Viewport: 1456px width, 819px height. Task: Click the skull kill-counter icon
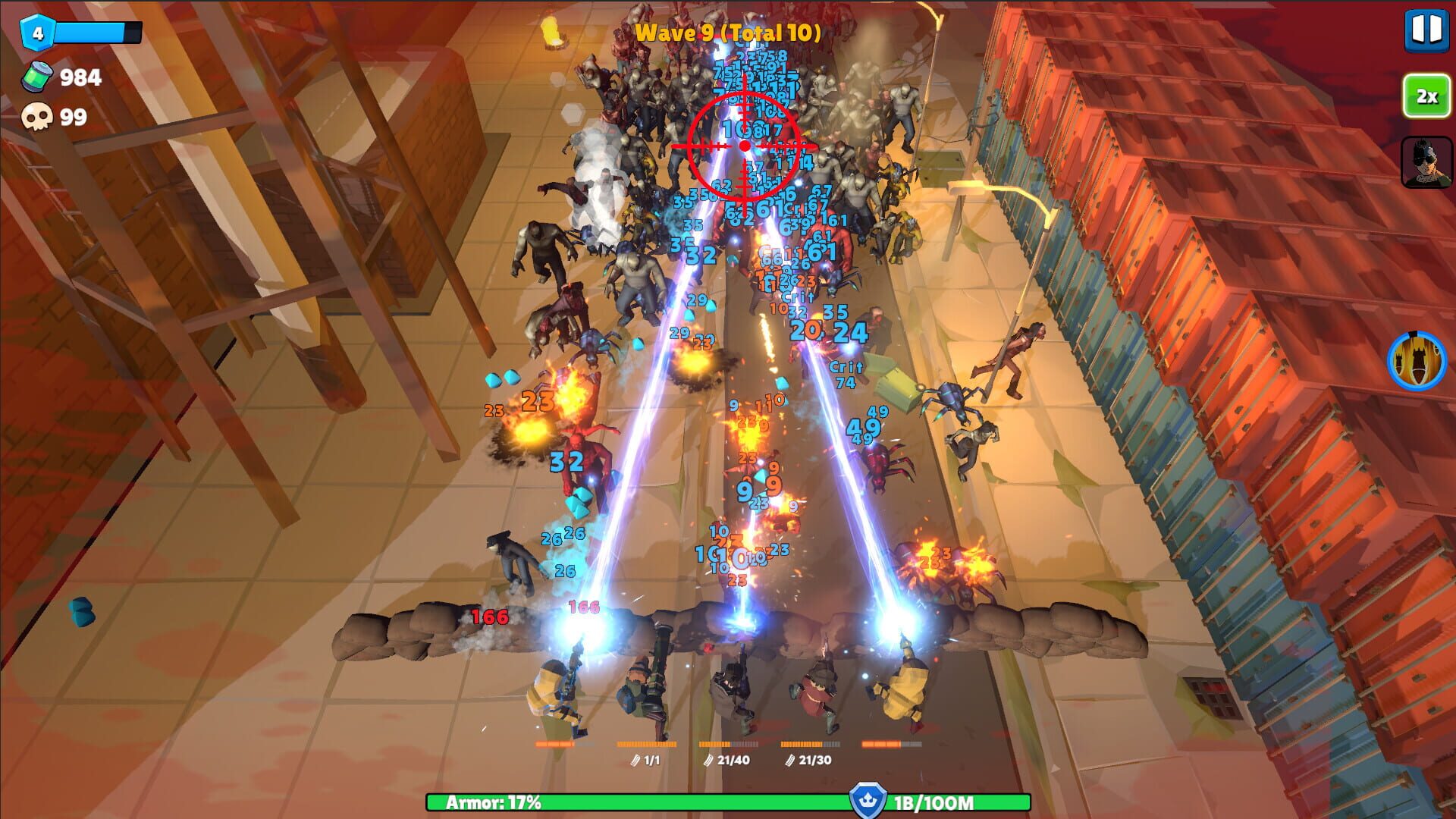[x=36, y=118]
